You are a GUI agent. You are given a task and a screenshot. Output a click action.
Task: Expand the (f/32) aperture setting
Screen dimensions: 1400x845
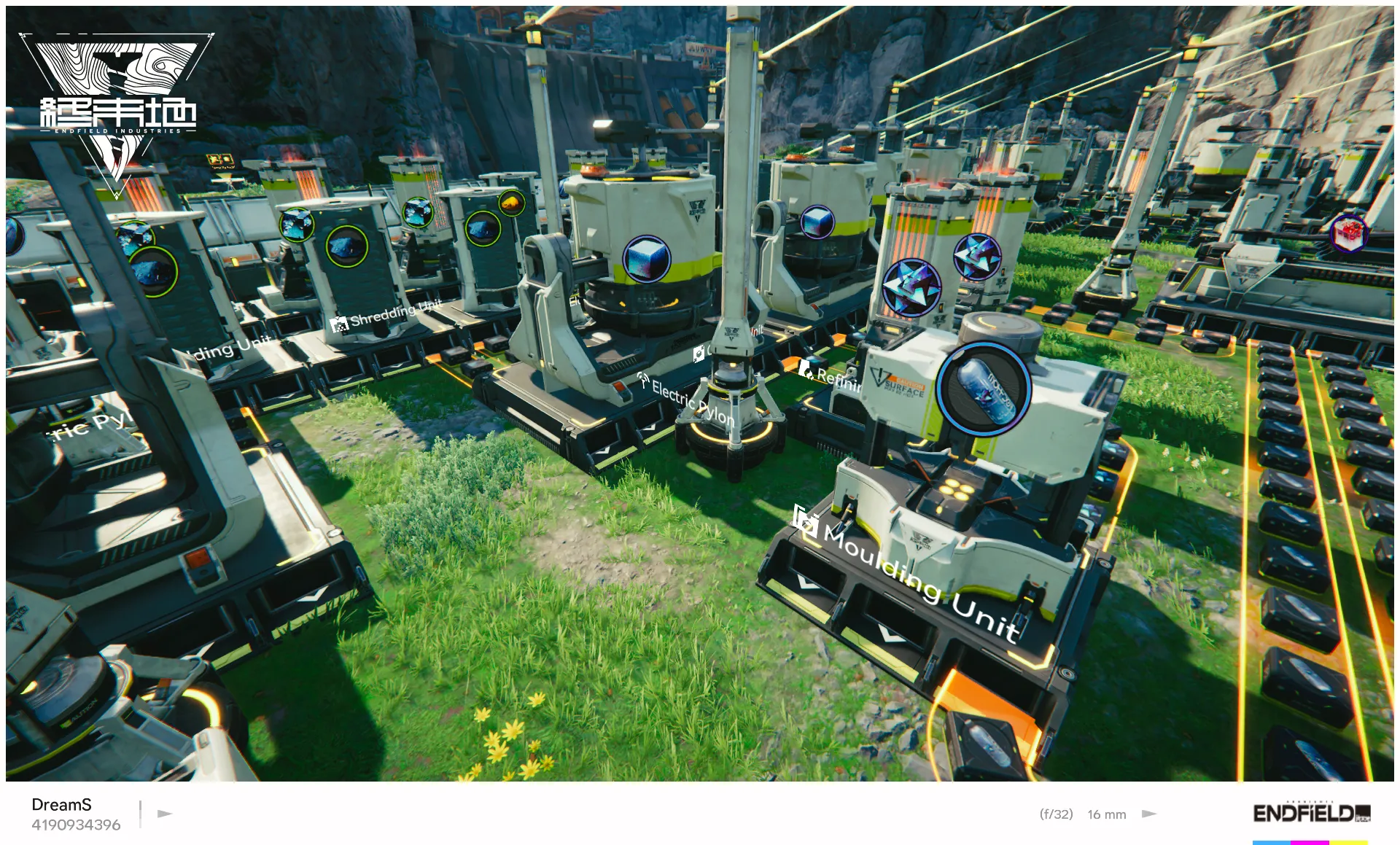click(x=1056, y=814)
